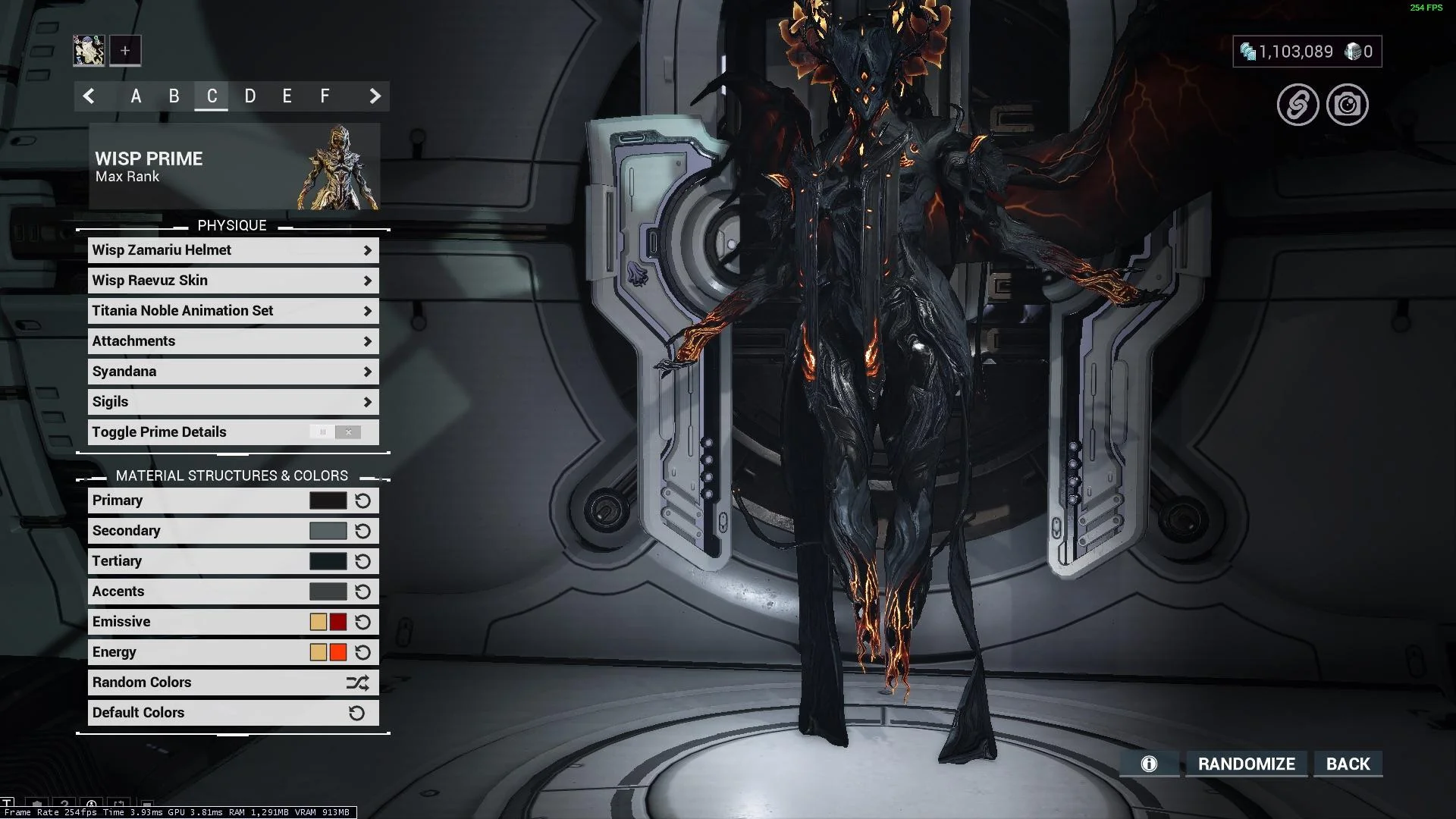The width and height of the screenshot is (1456, 819).
Task: Toggle Prime Details switch
Action: click(x=334, y=432)
